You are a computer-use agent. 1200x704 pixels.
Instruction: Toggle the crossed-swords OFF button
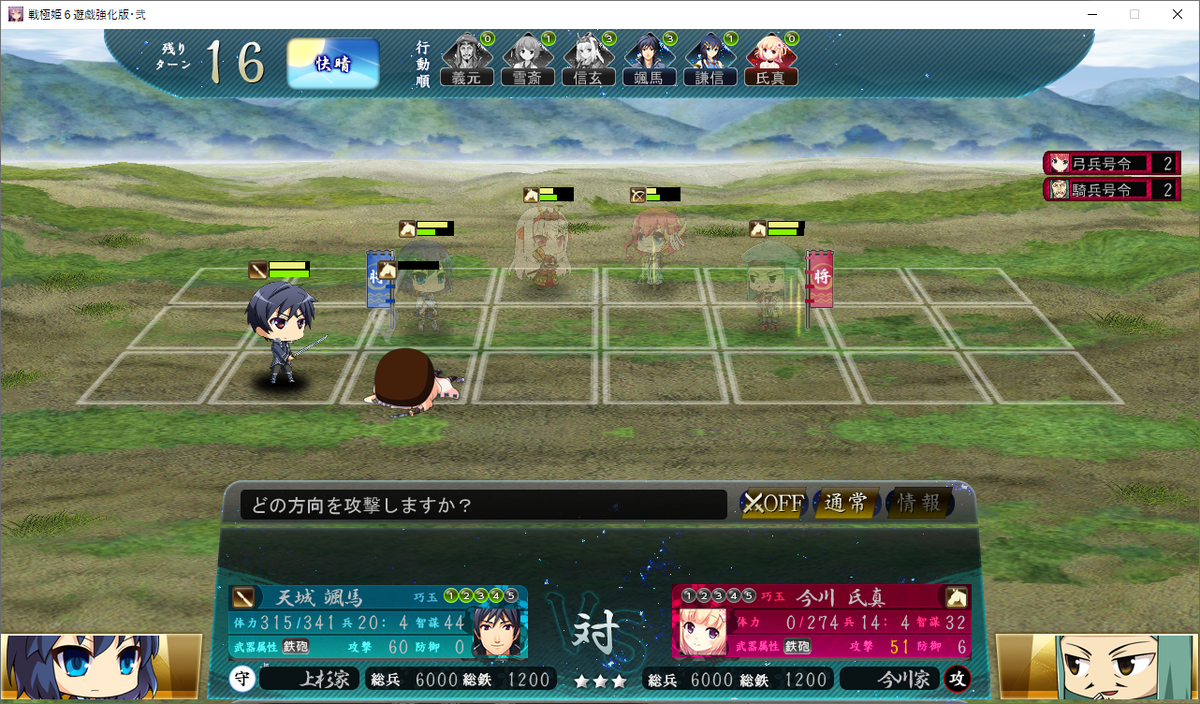(773, 503)
